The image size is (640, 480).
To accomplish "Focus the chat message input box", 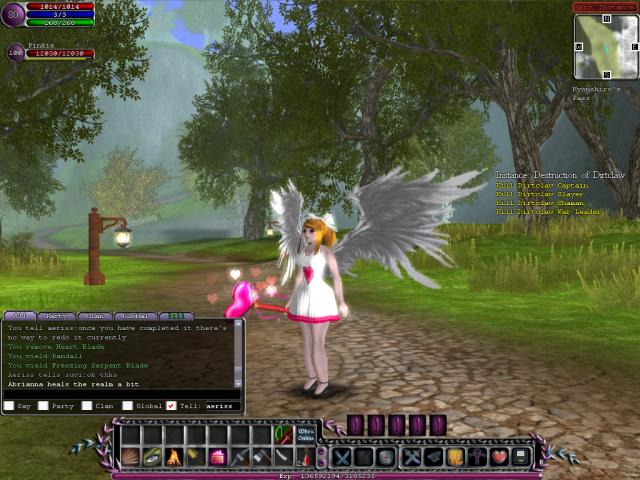I will pos(122,394).
